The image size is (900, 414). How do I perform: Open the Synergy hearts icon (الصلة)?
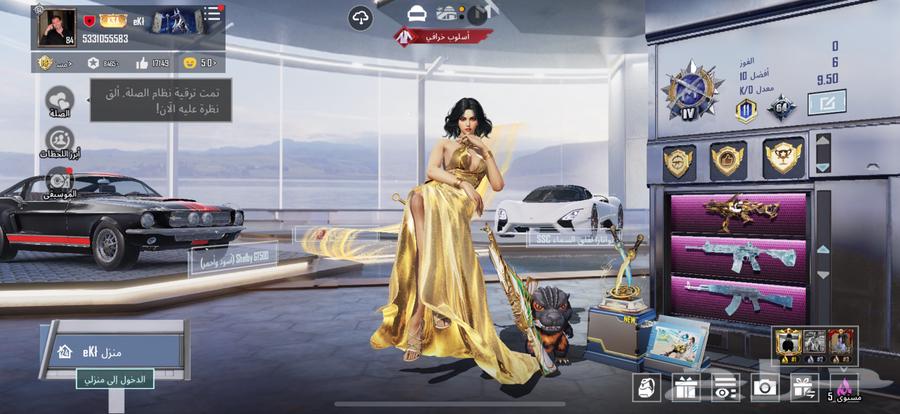pos(58,102)
